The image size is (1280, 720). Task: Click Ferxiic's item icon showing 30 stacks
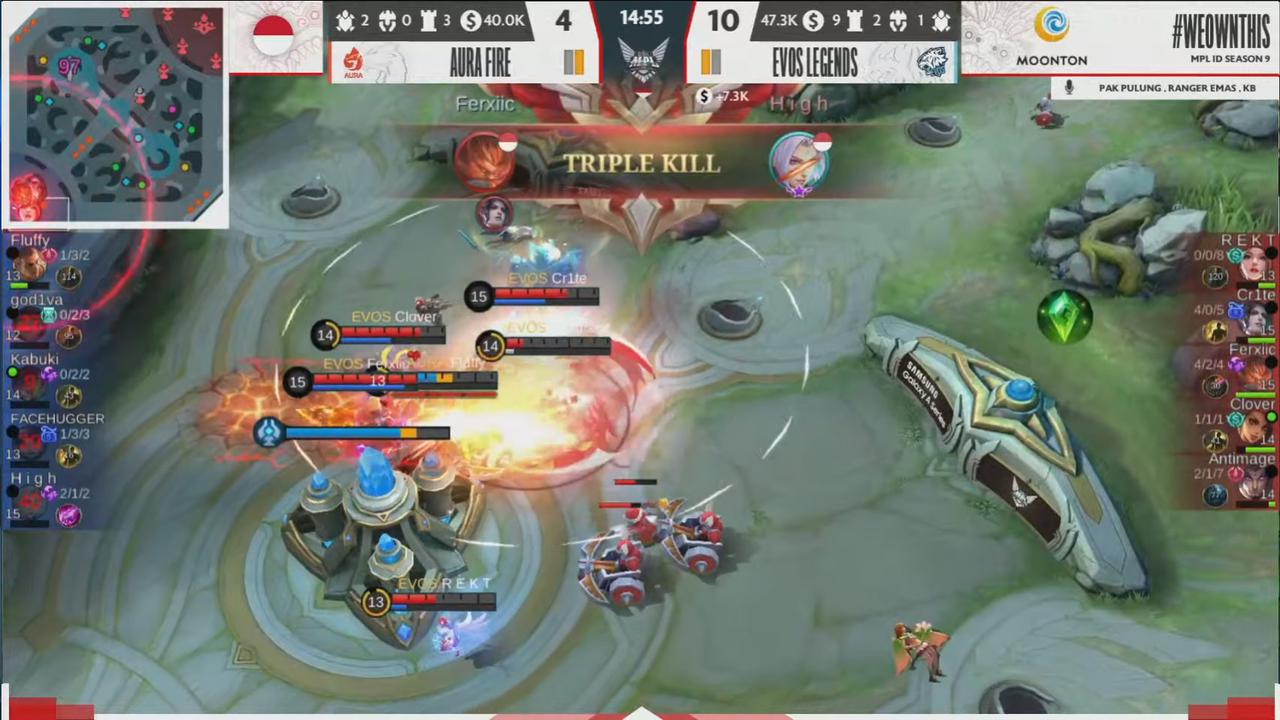(1214, 384)
